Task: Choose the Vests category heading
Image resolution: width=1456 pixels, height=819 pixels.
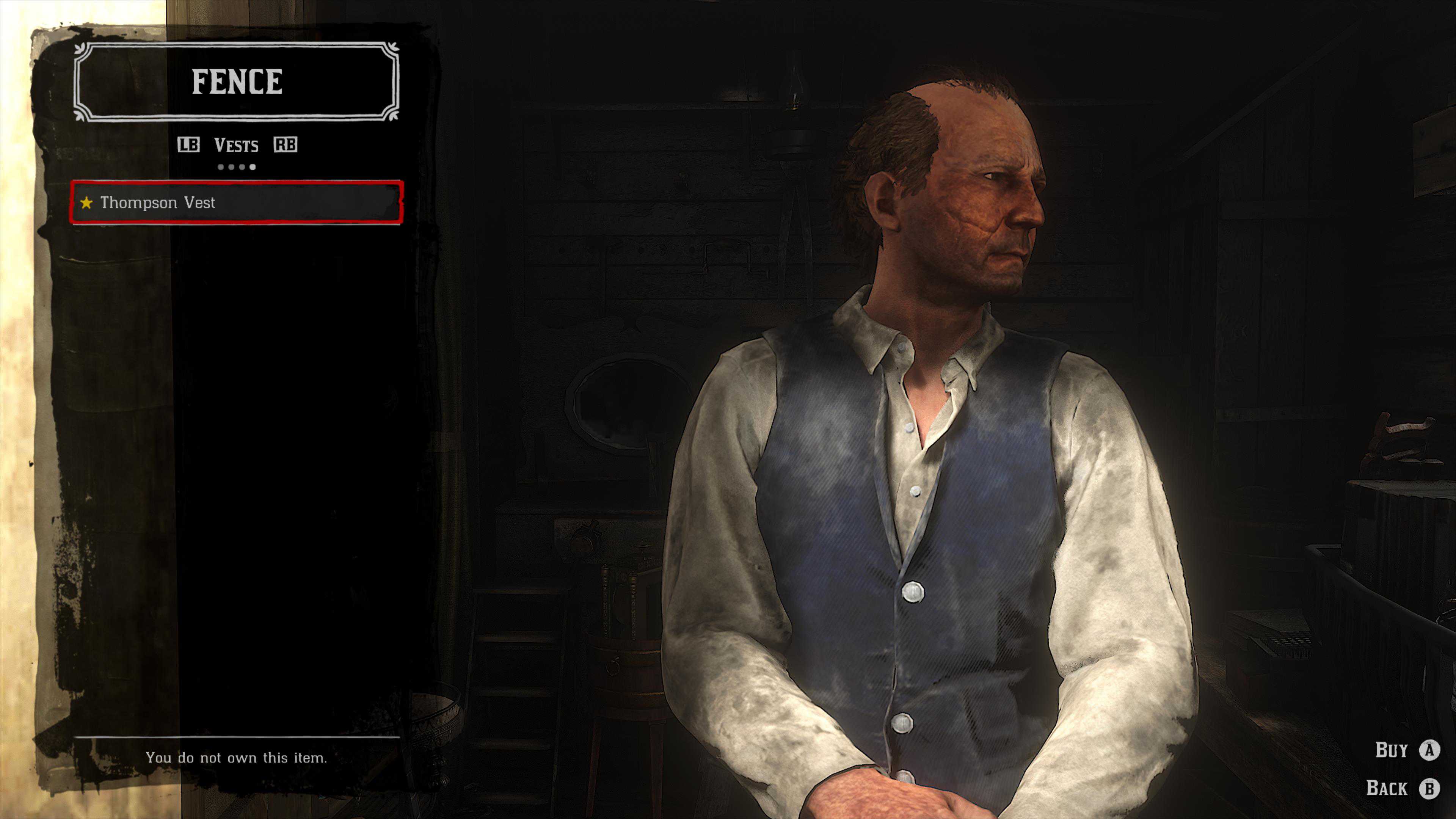Action: 236,145
